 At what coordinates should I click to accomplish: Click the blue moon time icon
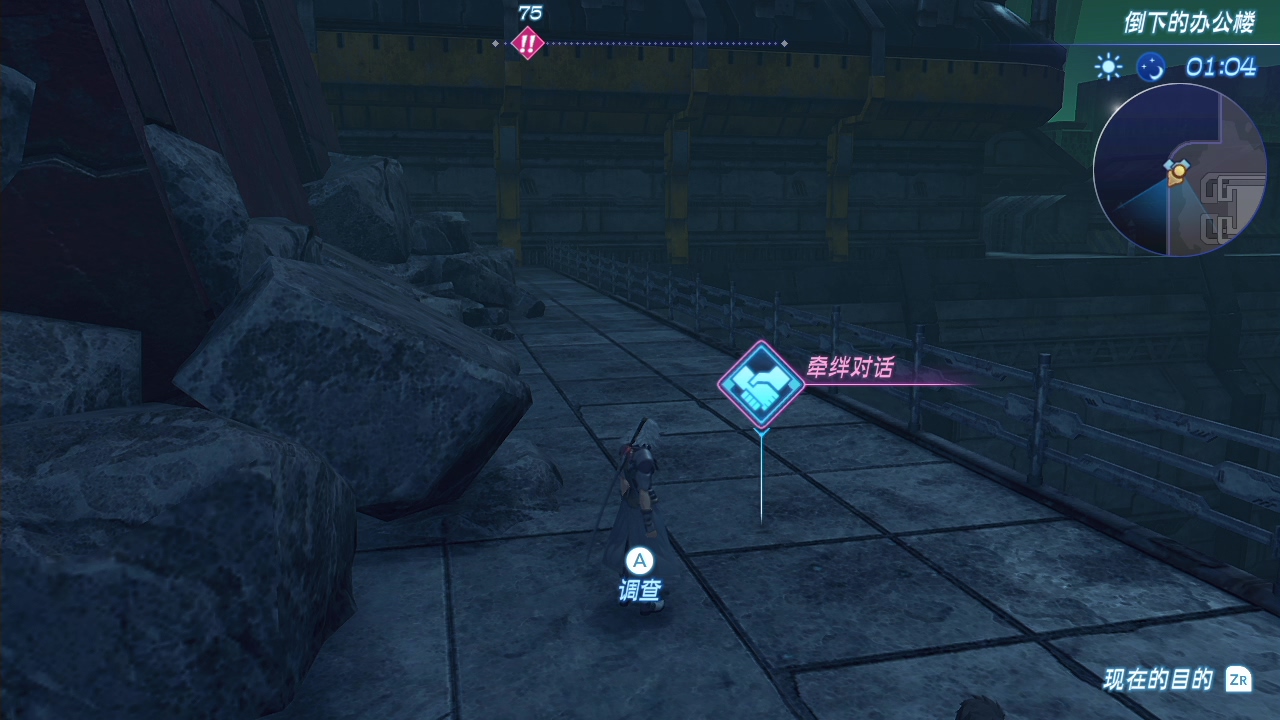pyautogui.click(x=1151, y=67)
